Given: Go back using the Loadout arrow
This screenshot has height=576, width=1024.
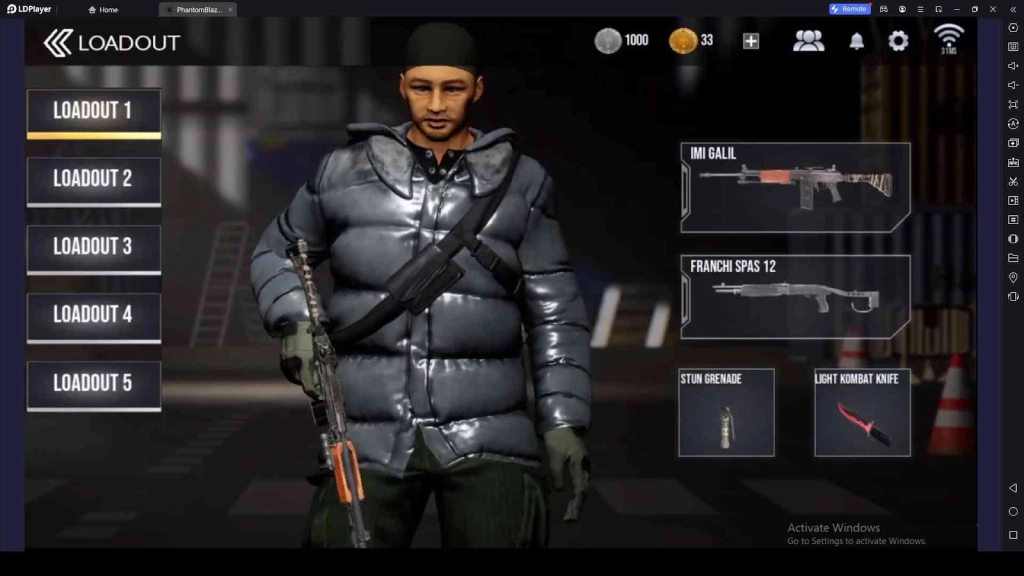Looking at the screenshot, I should pos(58,42).
